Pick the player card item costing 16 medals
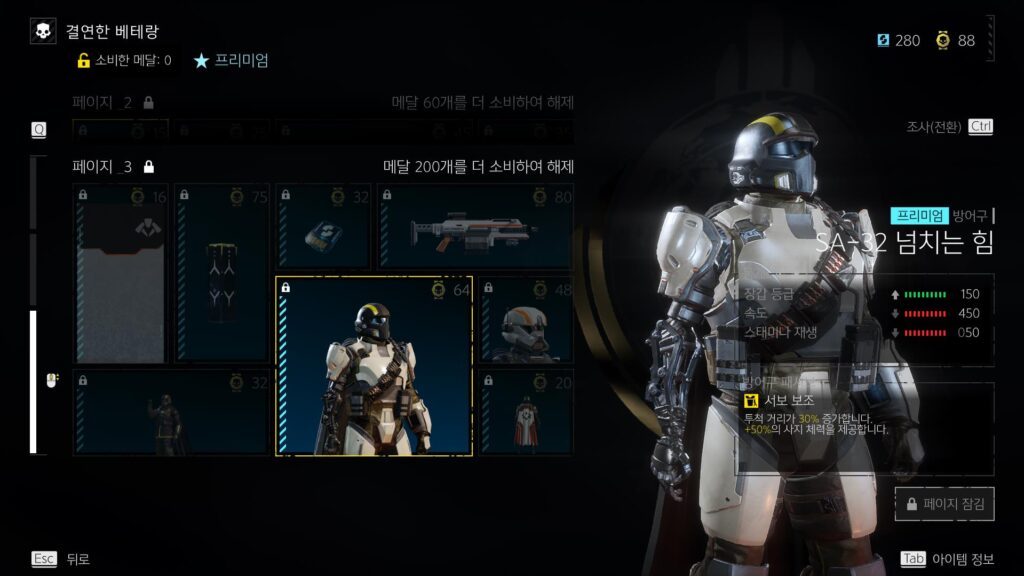Screen dimensions: 1024x576 (x=120, y=272)
